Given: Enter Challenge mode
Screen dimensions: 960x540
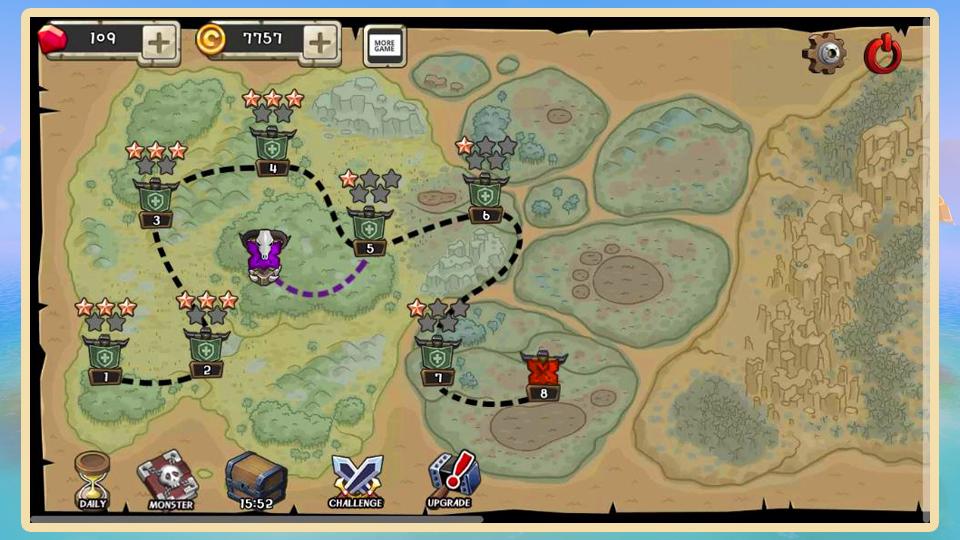Looking at the screenshot, I should [356, 480].
